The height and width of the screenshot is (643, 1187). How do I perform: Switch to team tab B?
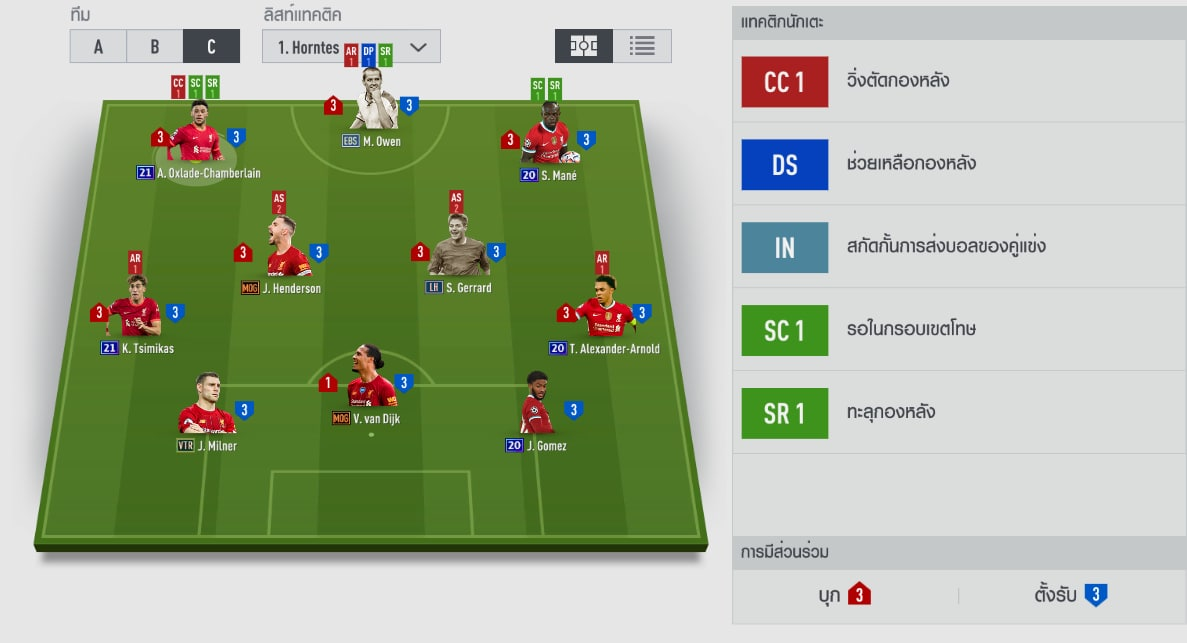point(155,46)
